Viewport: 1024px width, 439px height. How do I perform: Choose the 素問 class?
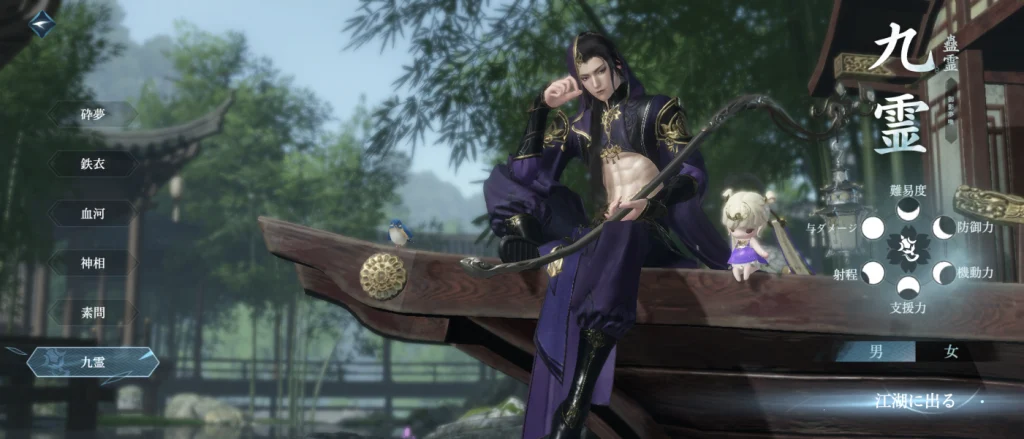click(93, 312)
